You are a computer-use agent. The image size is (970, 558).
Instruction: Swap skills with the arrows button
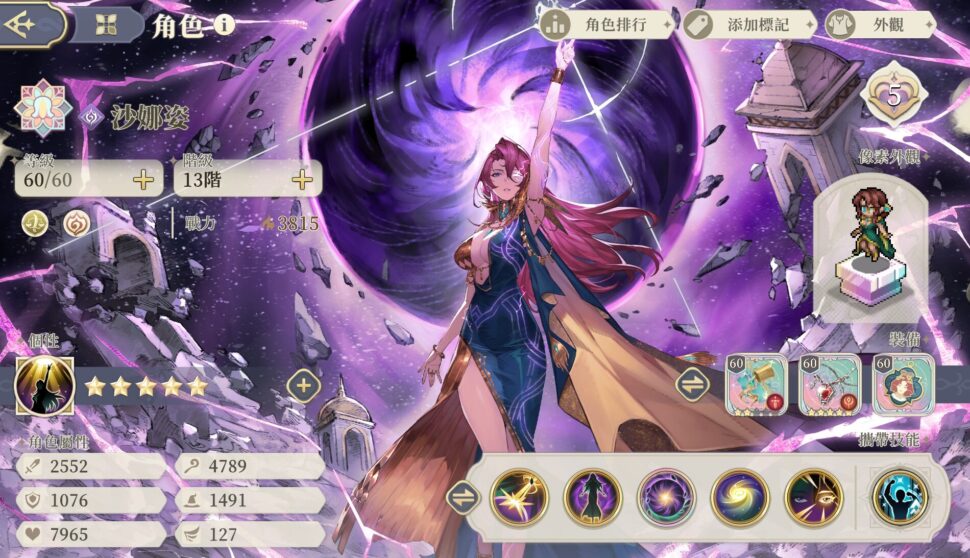point(462,497)
